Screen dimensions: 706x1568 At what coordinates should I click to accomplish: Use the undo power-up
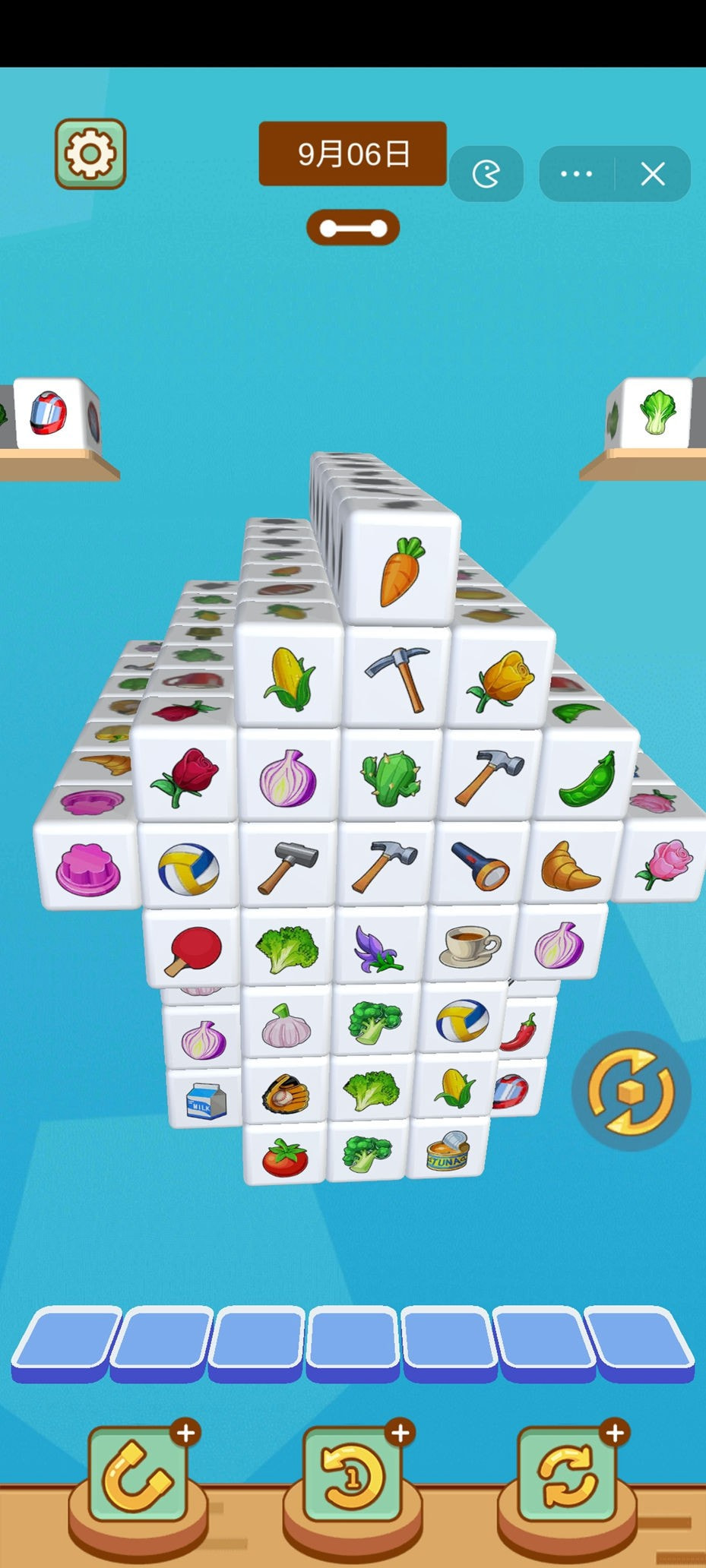(352, 1478)
